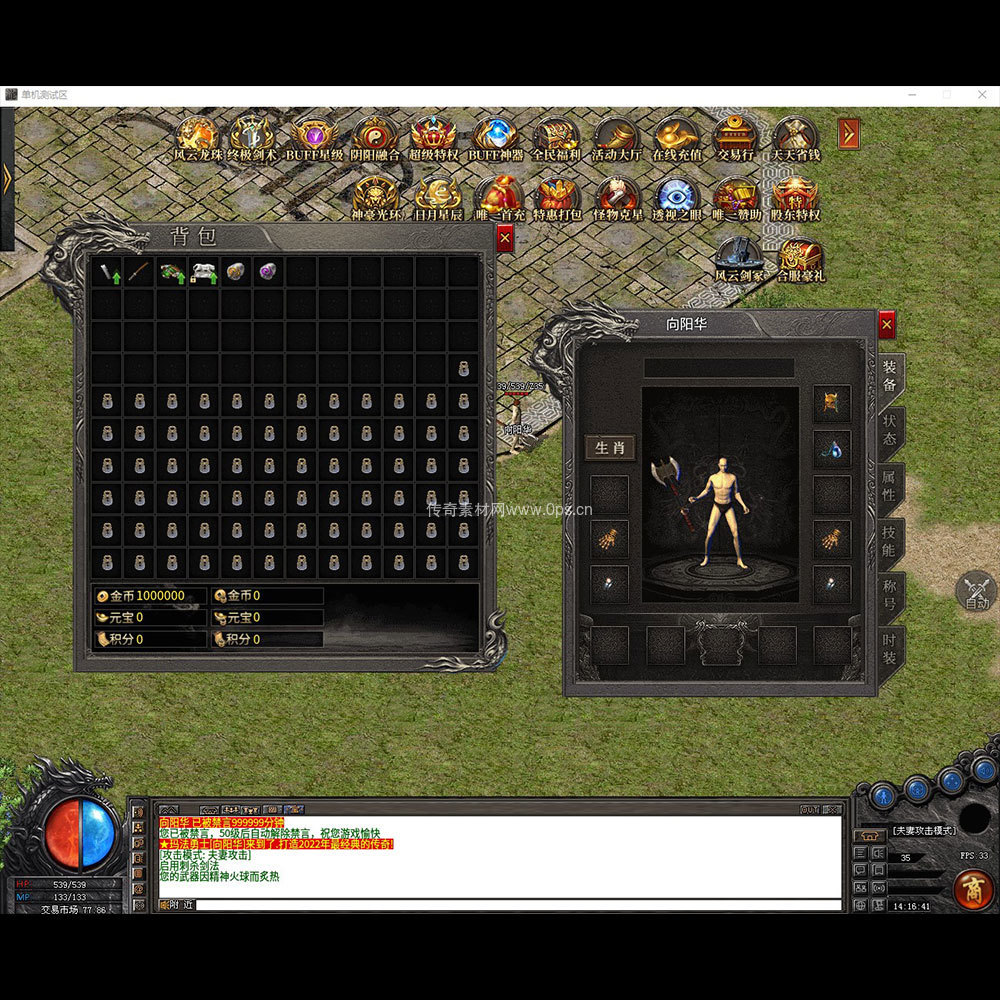Open the 风云龙珠 dragon orb icon

[x=196, y=138]
